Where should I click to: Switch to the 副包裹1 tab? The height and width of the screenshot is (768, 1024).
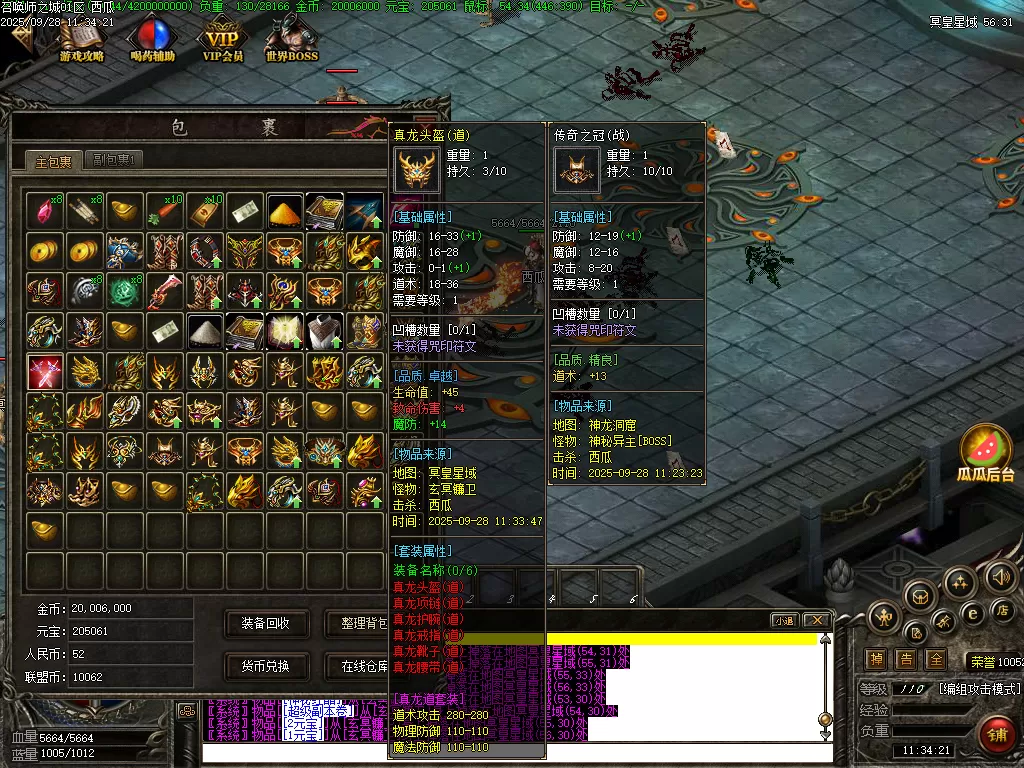click(x=112, y=160)
